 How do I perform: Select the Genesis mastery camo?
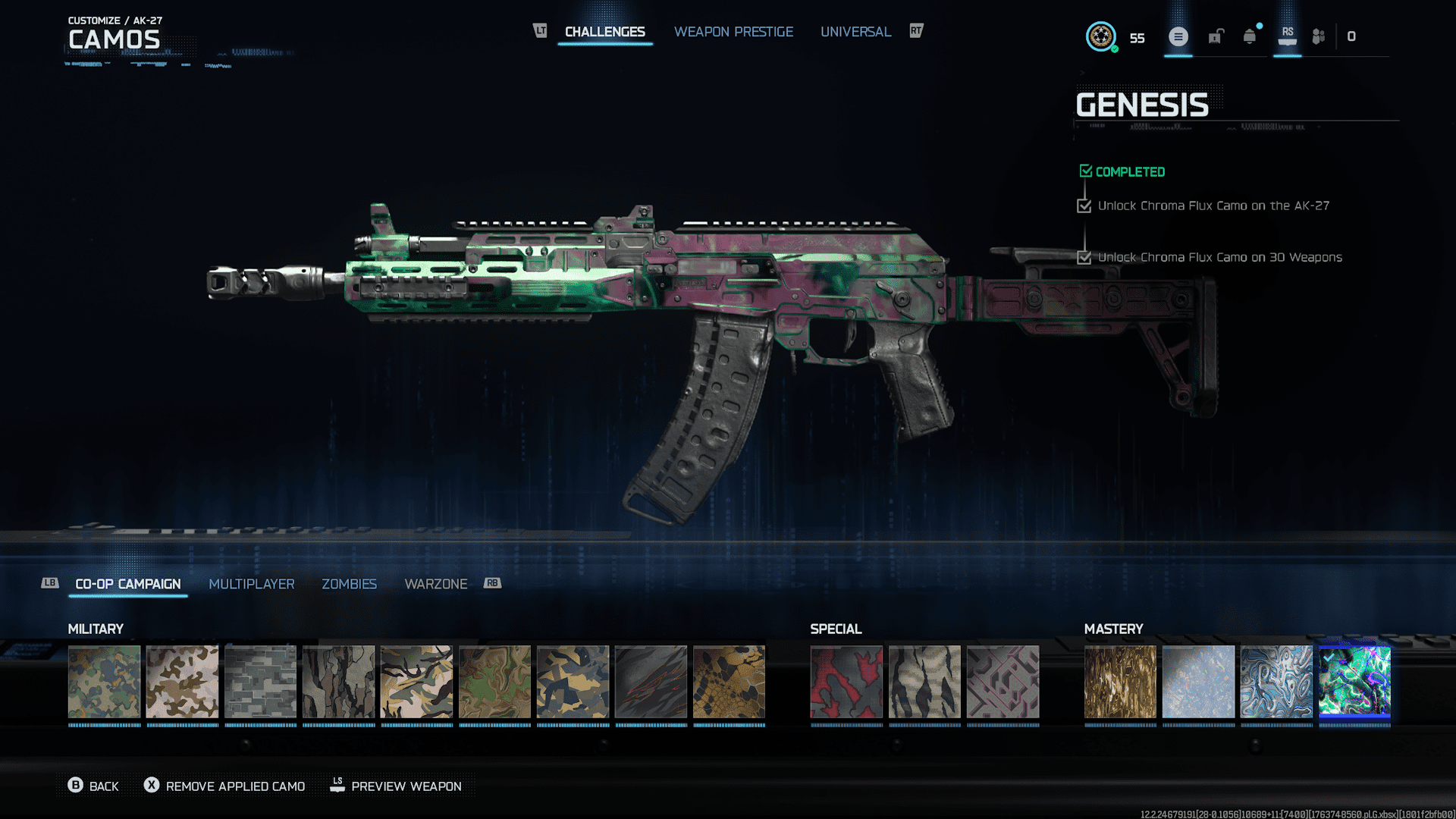coord(1354,682)
